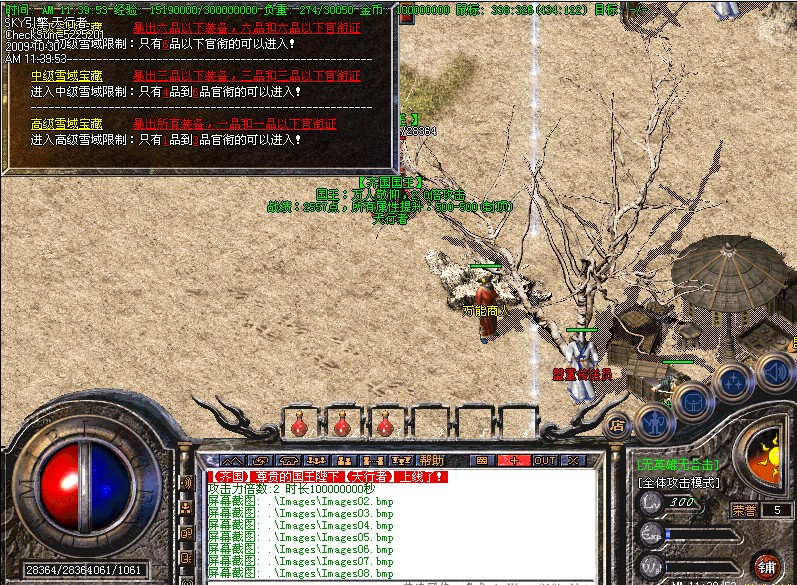Click the 暴出所有装备 red link
Viewport: 797px width, 585px height.
point(234,124)
